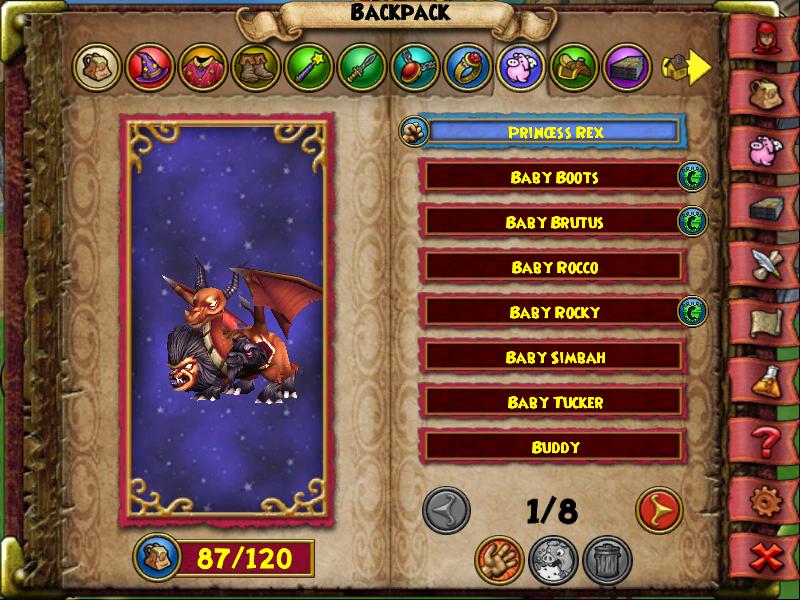
Task: Click the Buddy pet row
Action: [553, 447]
